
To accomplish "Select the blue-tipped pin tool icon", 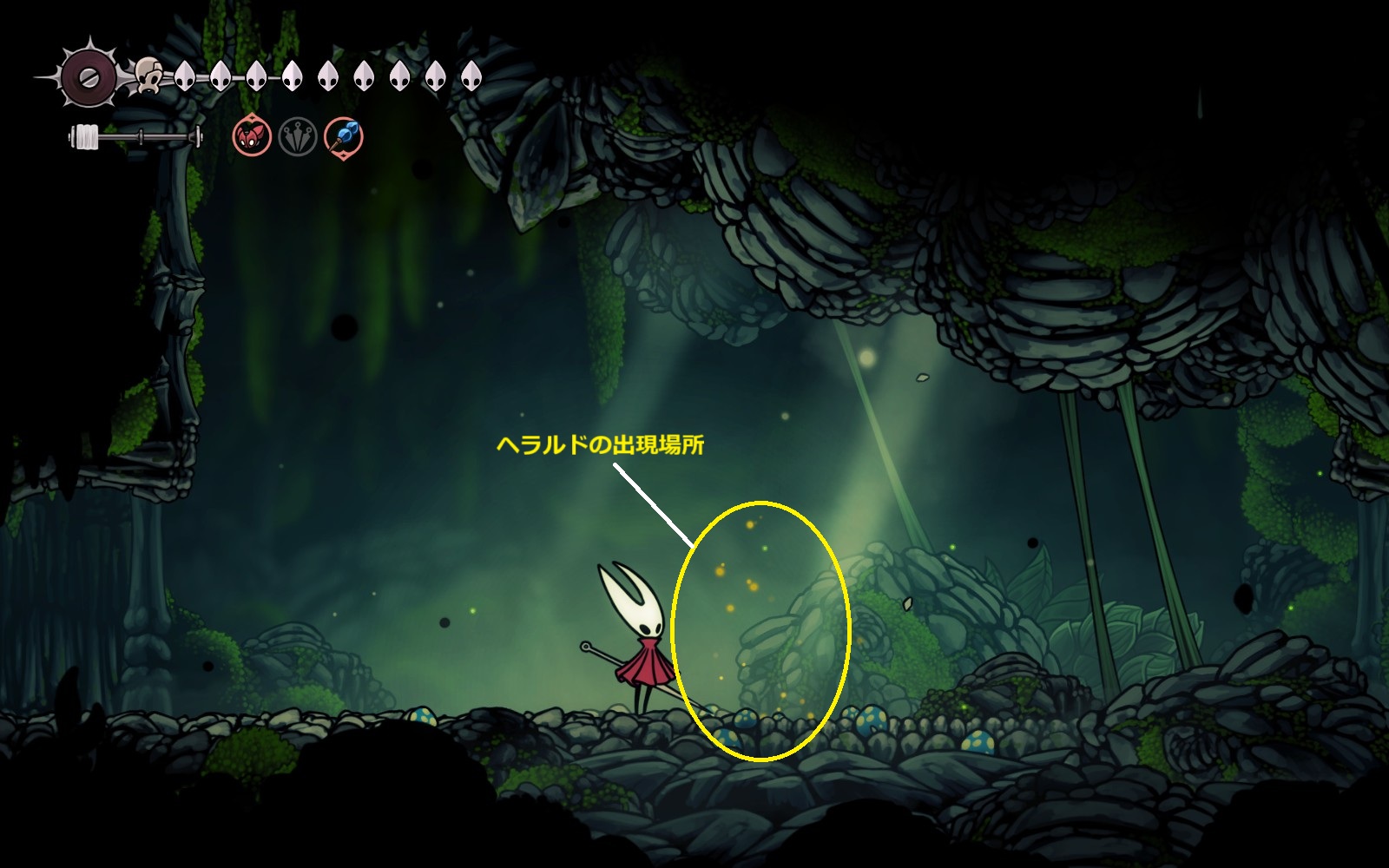I will coord(344,137).
